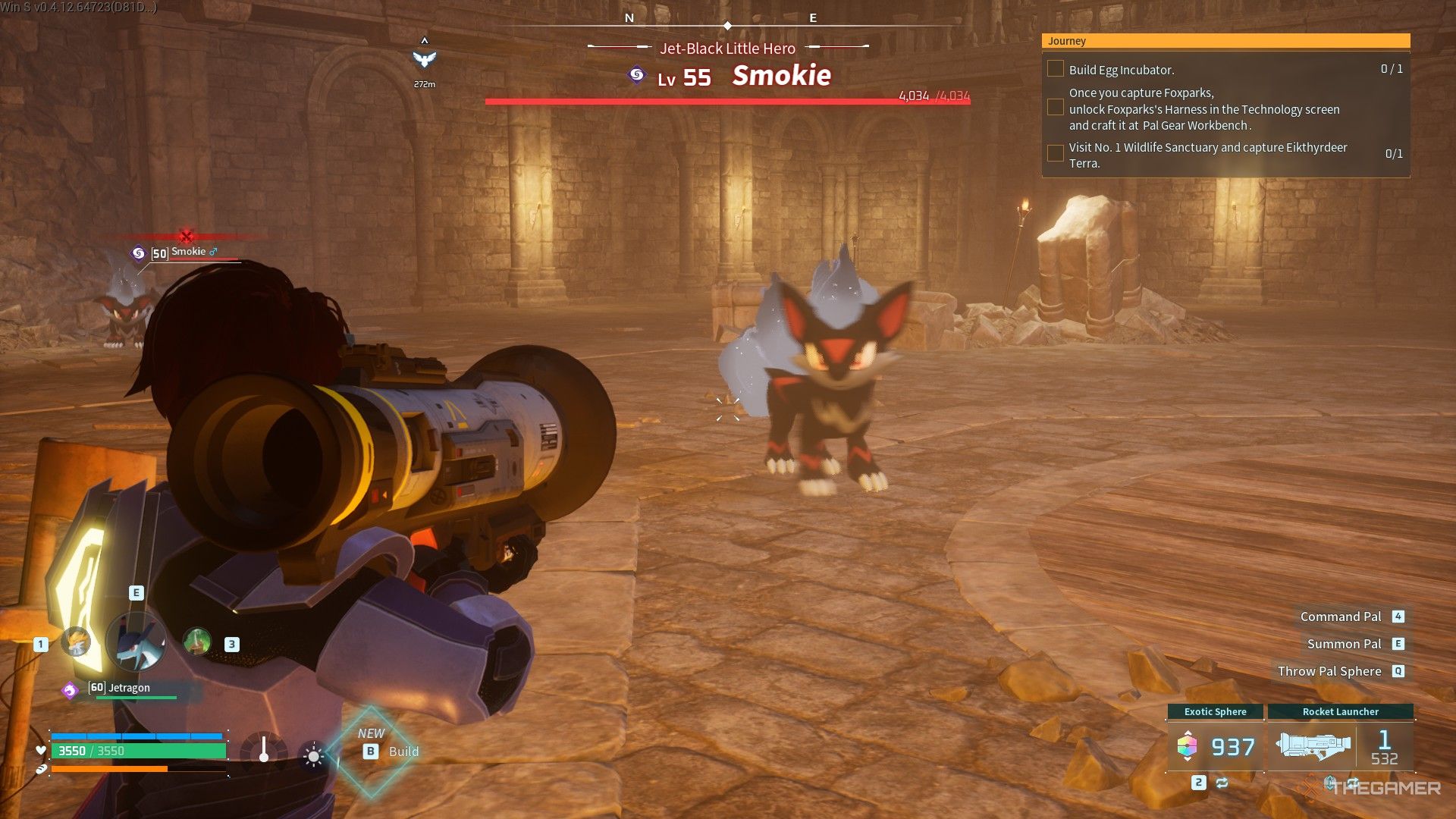Click the dark element icon beside Lv 55
The height and width of the screenshot is (819, 1456).
(637, 75)
